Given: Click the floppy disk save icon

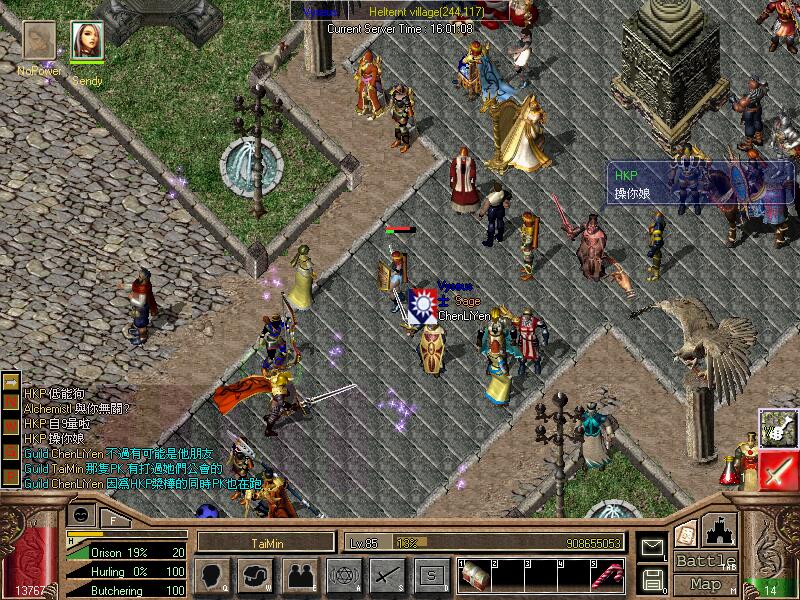Looking at the screenshot, I should 652,578.
